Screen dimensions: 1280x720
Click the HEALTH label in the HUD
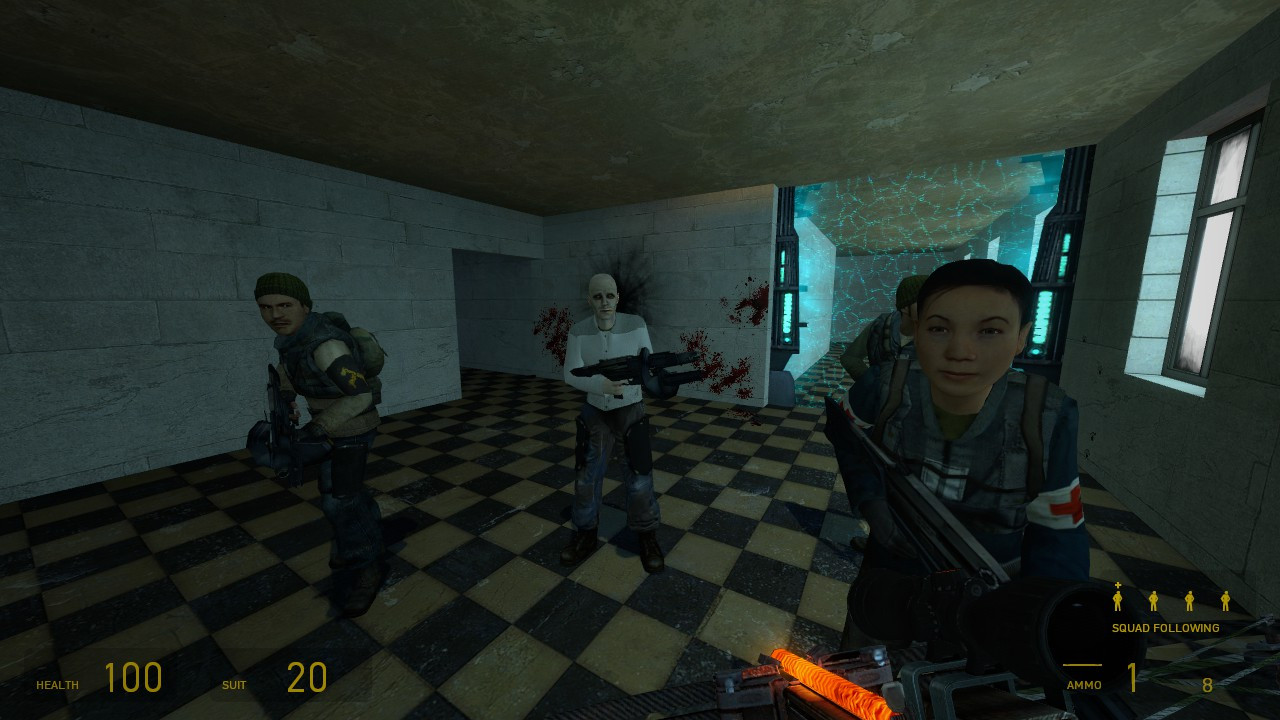58,685
